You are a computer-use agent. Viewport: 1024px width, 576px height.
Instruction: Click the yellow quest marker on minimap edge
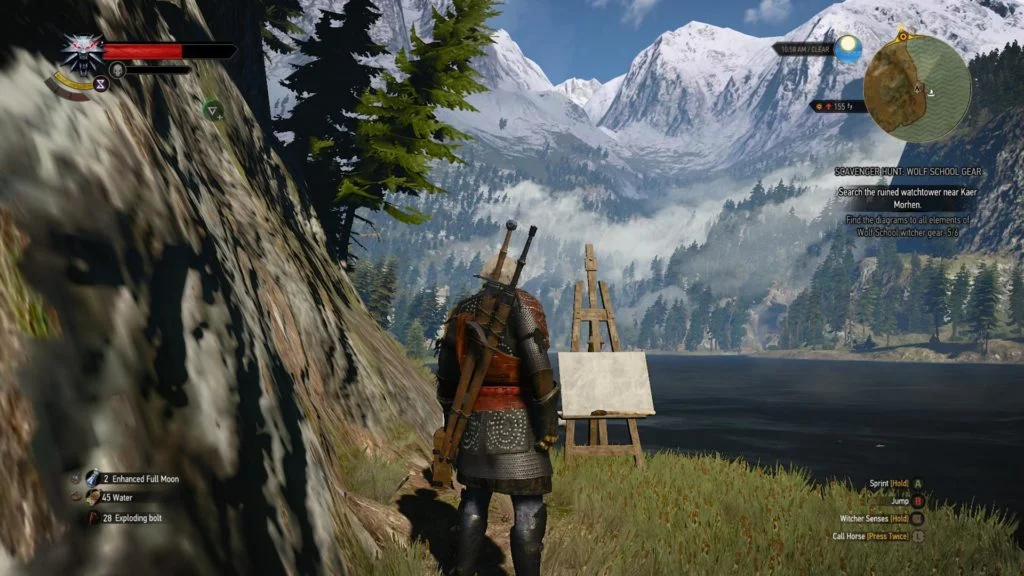pos(905,35)
